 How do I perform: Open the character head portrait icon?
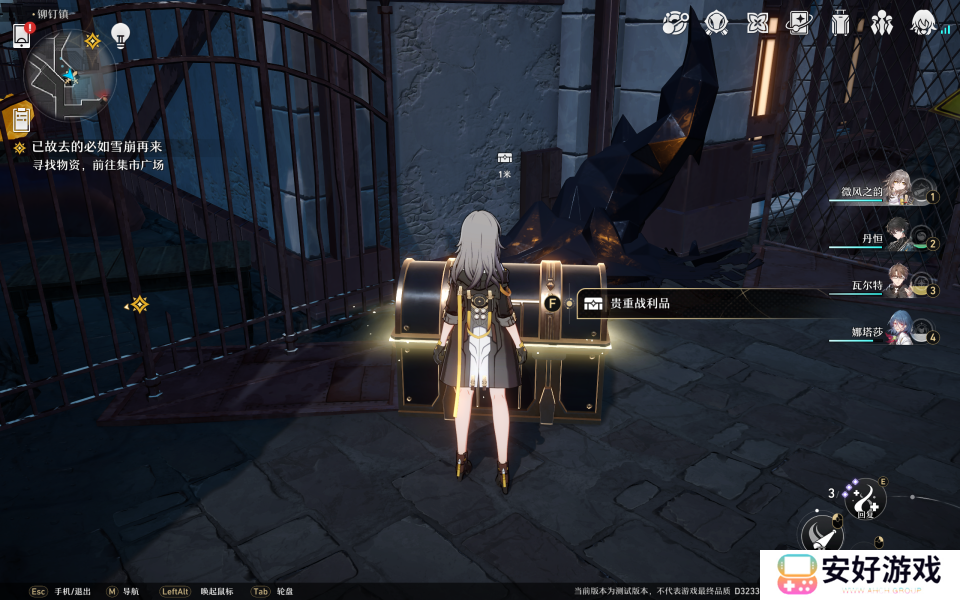[x=923, y=22]
